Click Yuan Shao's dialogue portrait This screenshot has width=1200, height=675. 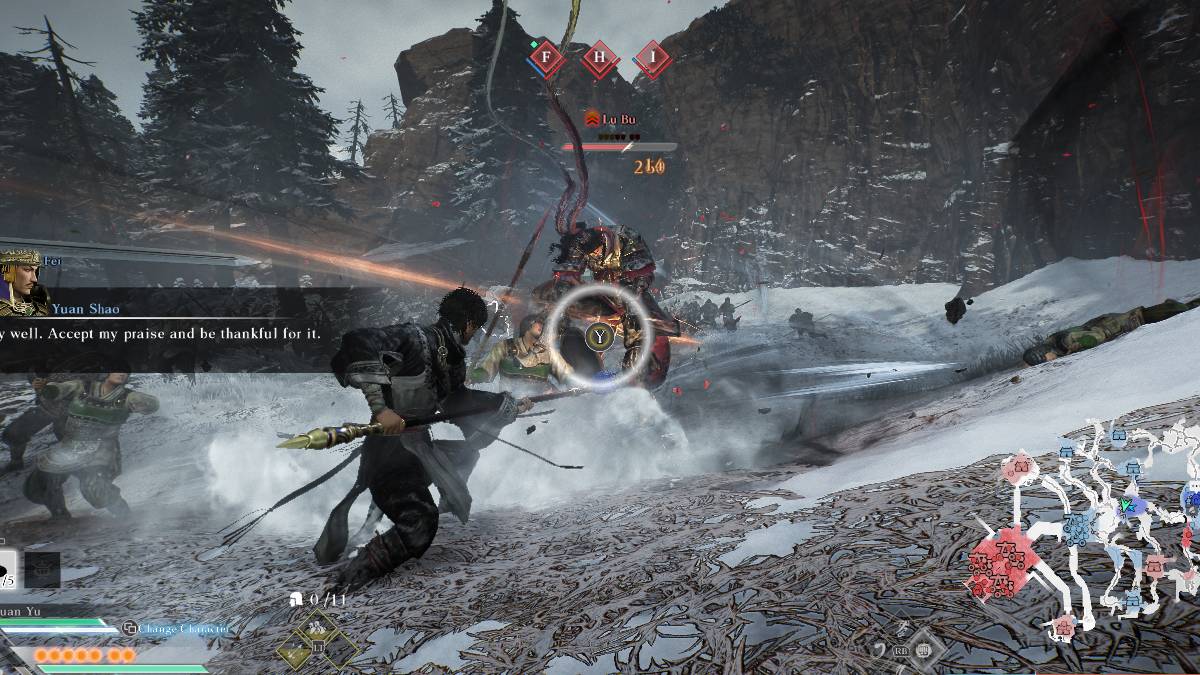click(25, 284)
